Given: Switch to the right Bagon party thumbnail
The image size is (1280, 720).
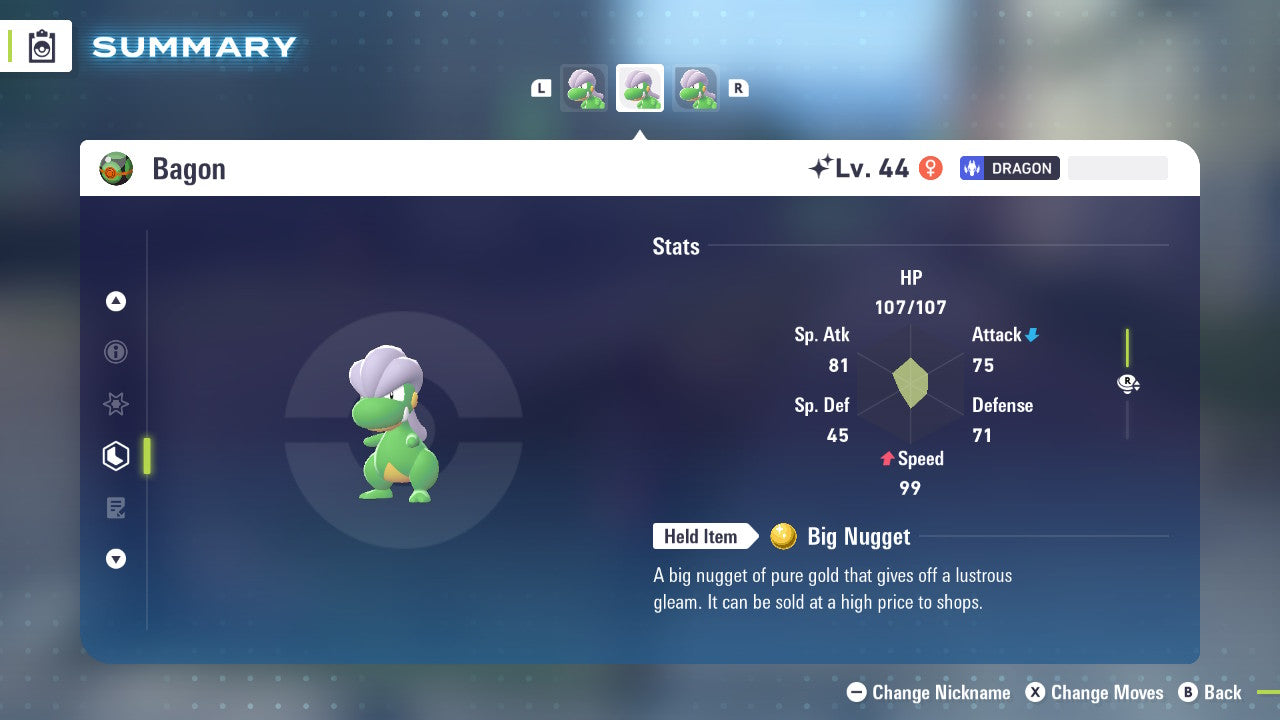Looking at the screenshot, I should pos(696,88).
